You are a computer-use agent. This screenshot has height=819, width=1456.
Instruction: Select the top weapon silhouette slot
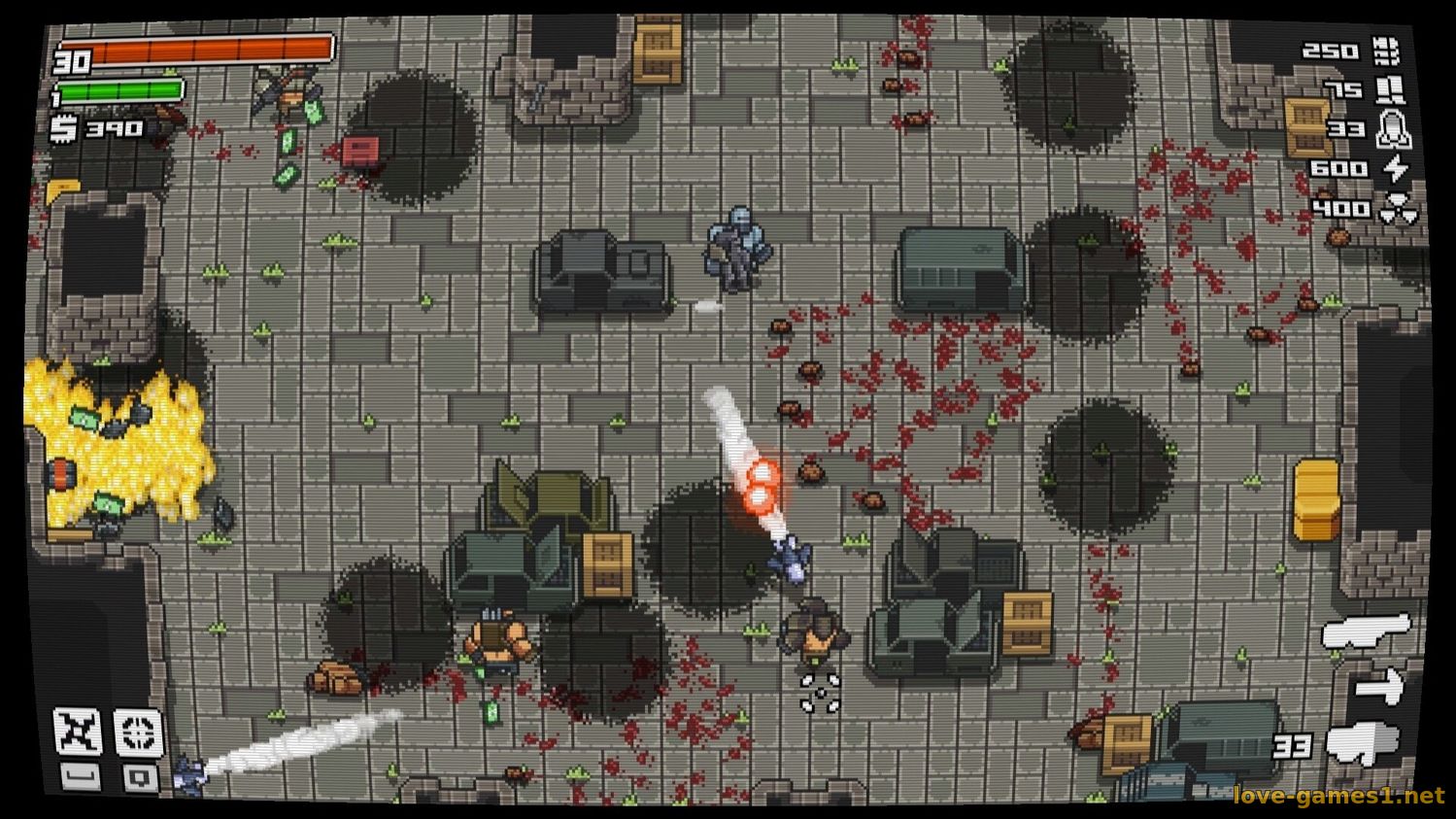point(1365,632)
